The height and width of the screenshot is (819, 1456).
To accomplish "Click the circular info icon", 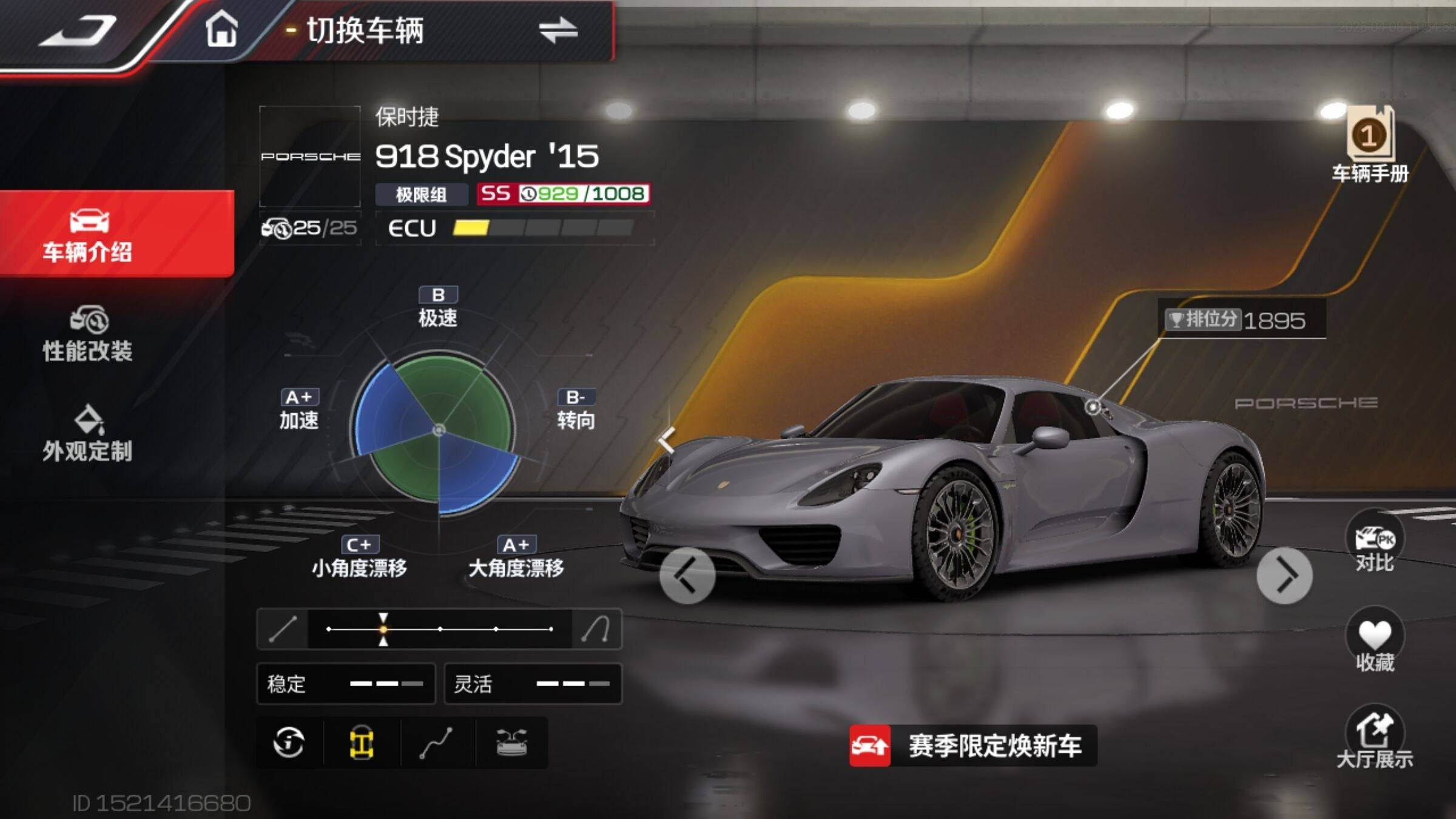I will coord(289,743).
